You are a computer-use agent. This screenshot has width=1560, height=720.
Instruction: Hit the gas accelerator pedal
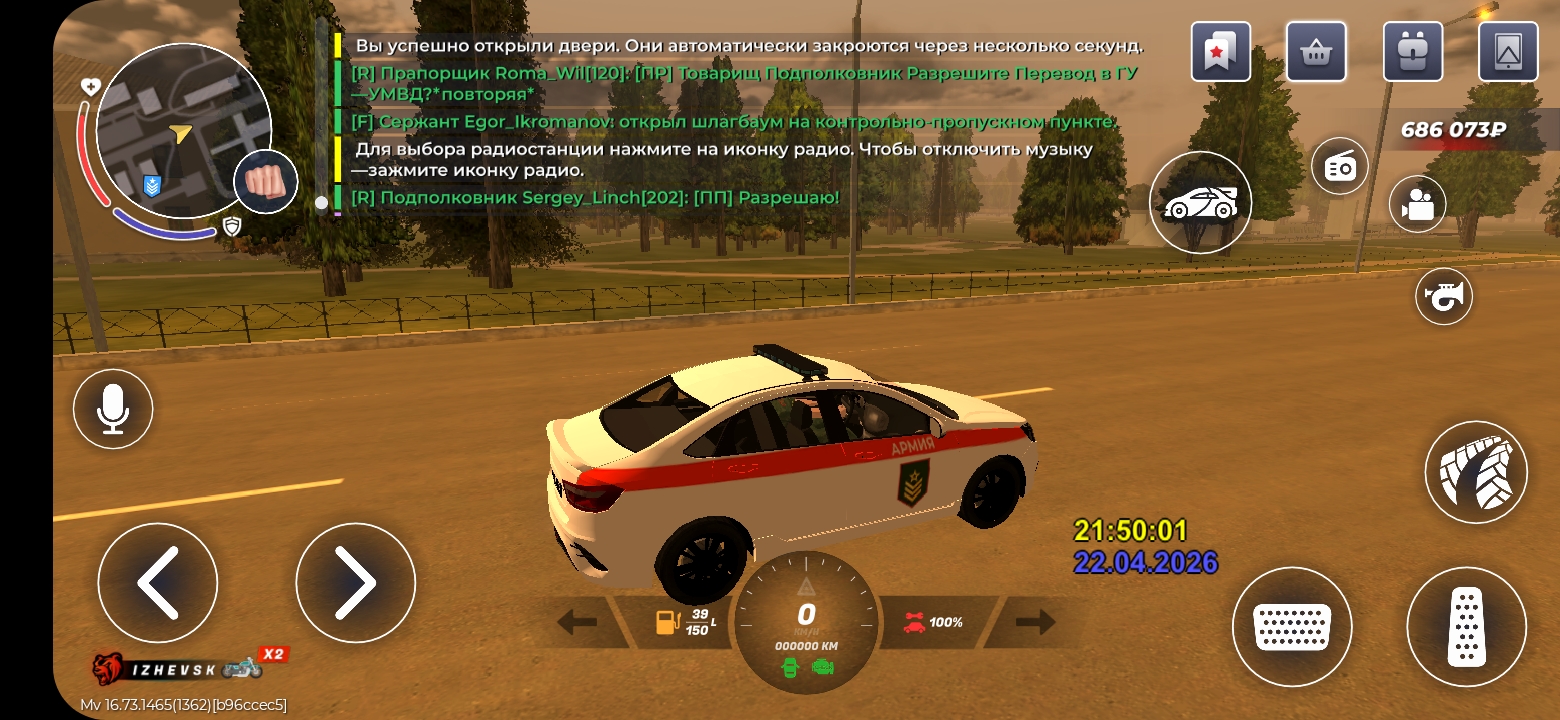[1466, 627]
